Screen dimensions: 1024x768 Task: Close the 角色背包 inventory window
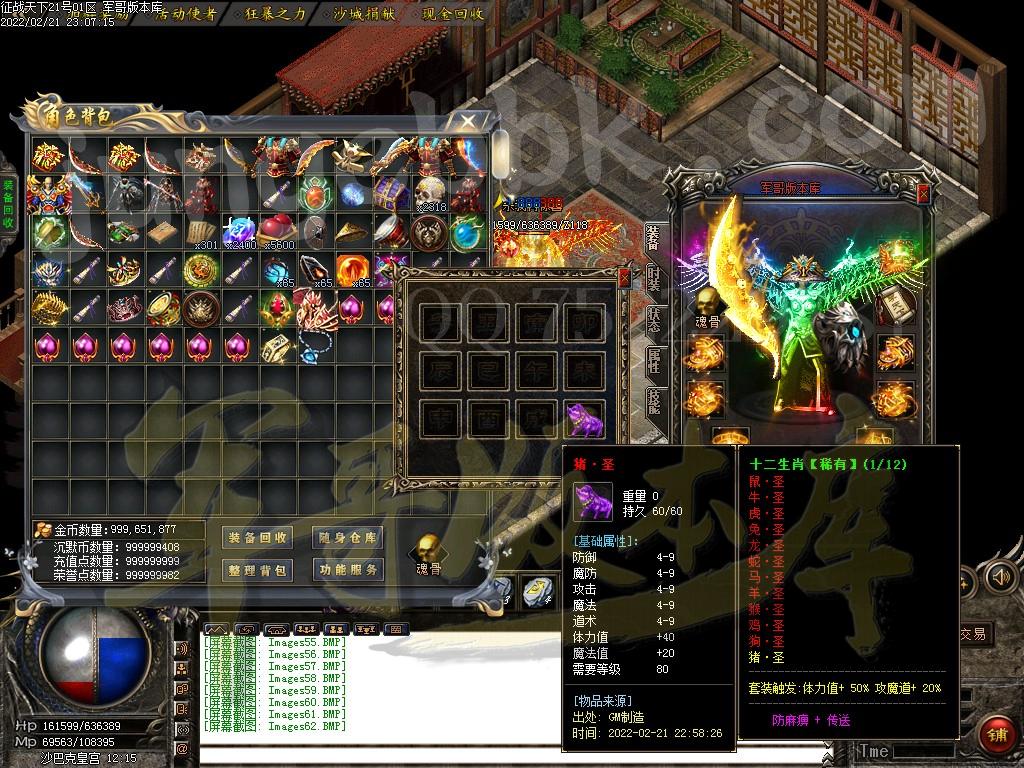click(467, 120)
